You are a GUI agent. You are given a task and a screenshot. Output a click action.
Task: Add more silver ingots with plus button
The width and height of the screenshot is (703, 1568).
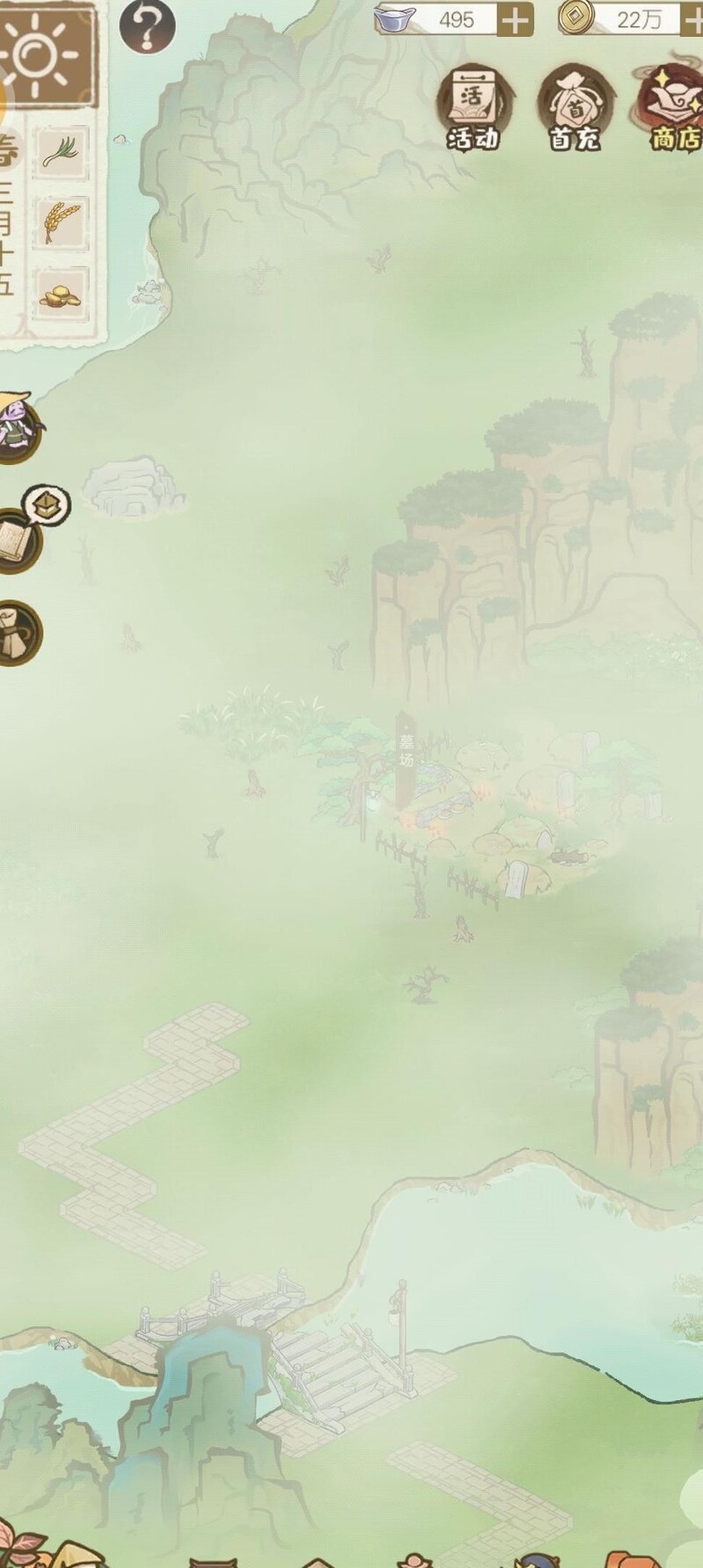coord(515,19)
